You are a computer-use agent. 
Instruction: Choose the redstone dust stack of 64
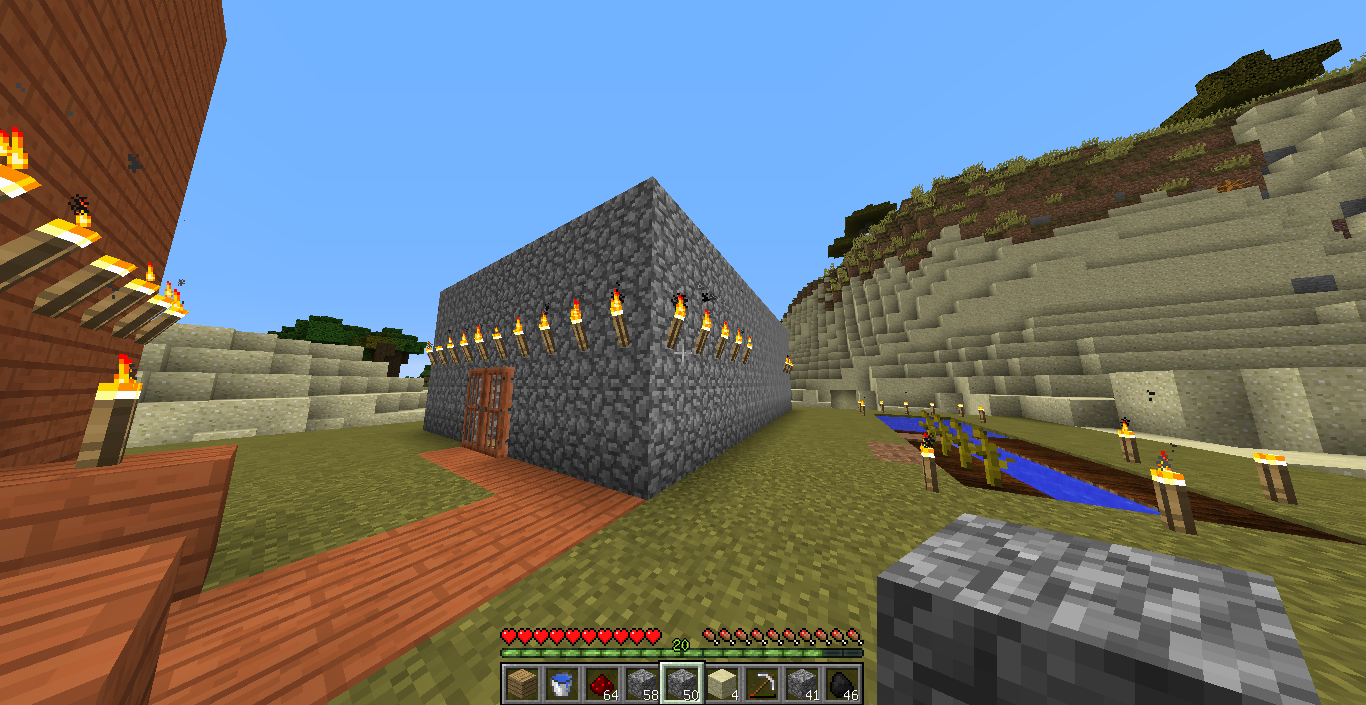click(601, 684)
